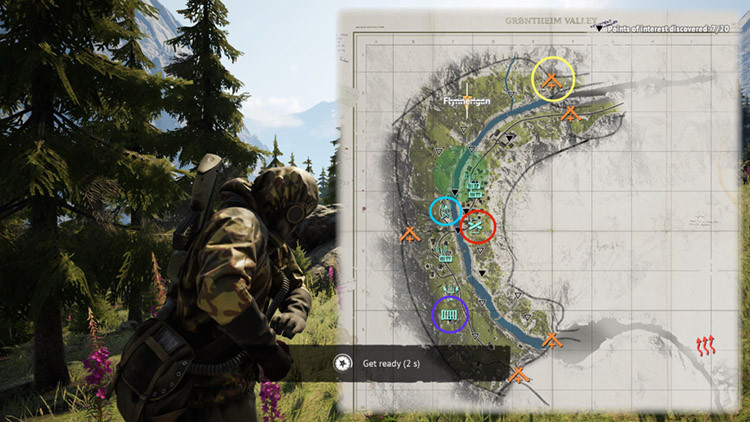Click the Flynneringen location marker

click(466, 101)
